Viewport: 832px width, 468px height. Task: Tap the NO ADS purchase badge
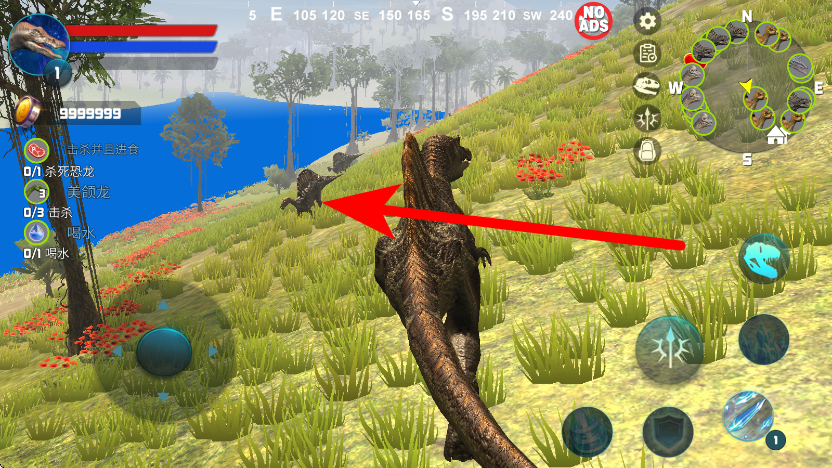point(594,20)
